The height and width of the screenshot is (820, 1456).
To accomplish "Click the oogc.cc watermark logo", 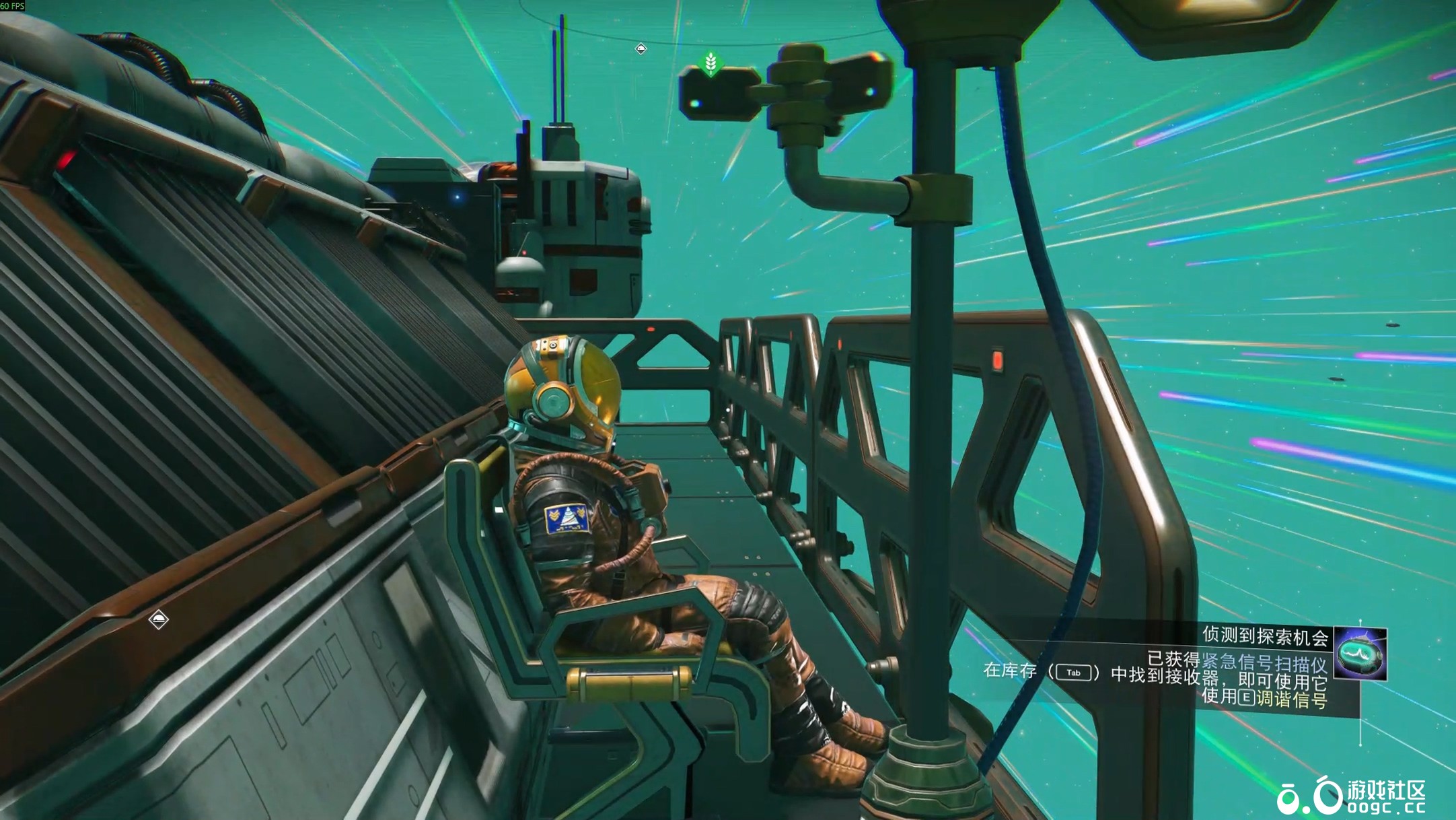I will click(1352, 797).
